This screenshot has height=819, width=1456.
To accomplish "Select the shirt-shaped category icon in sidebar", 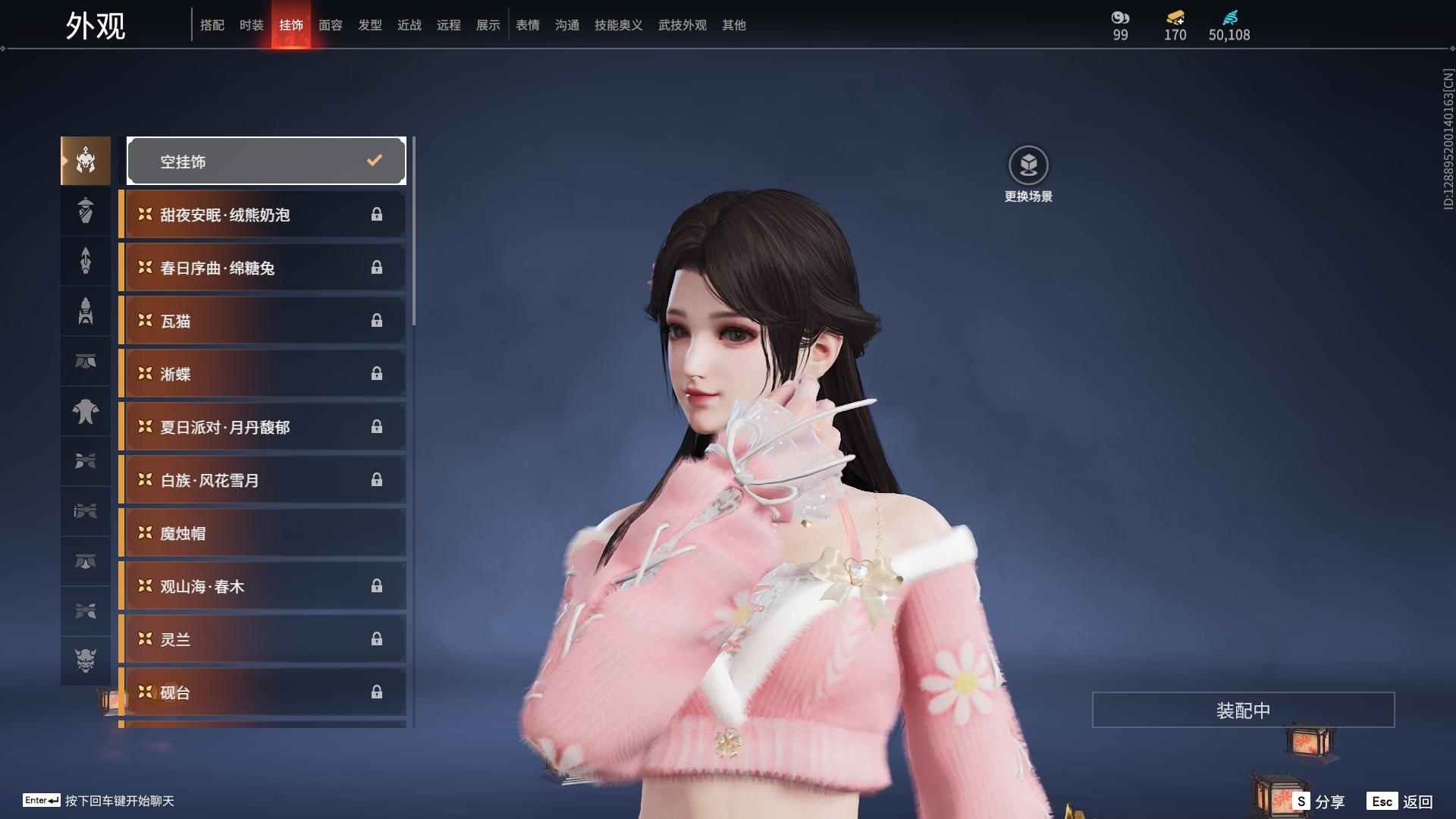I will pyautogui.click(x=85, y=412).
